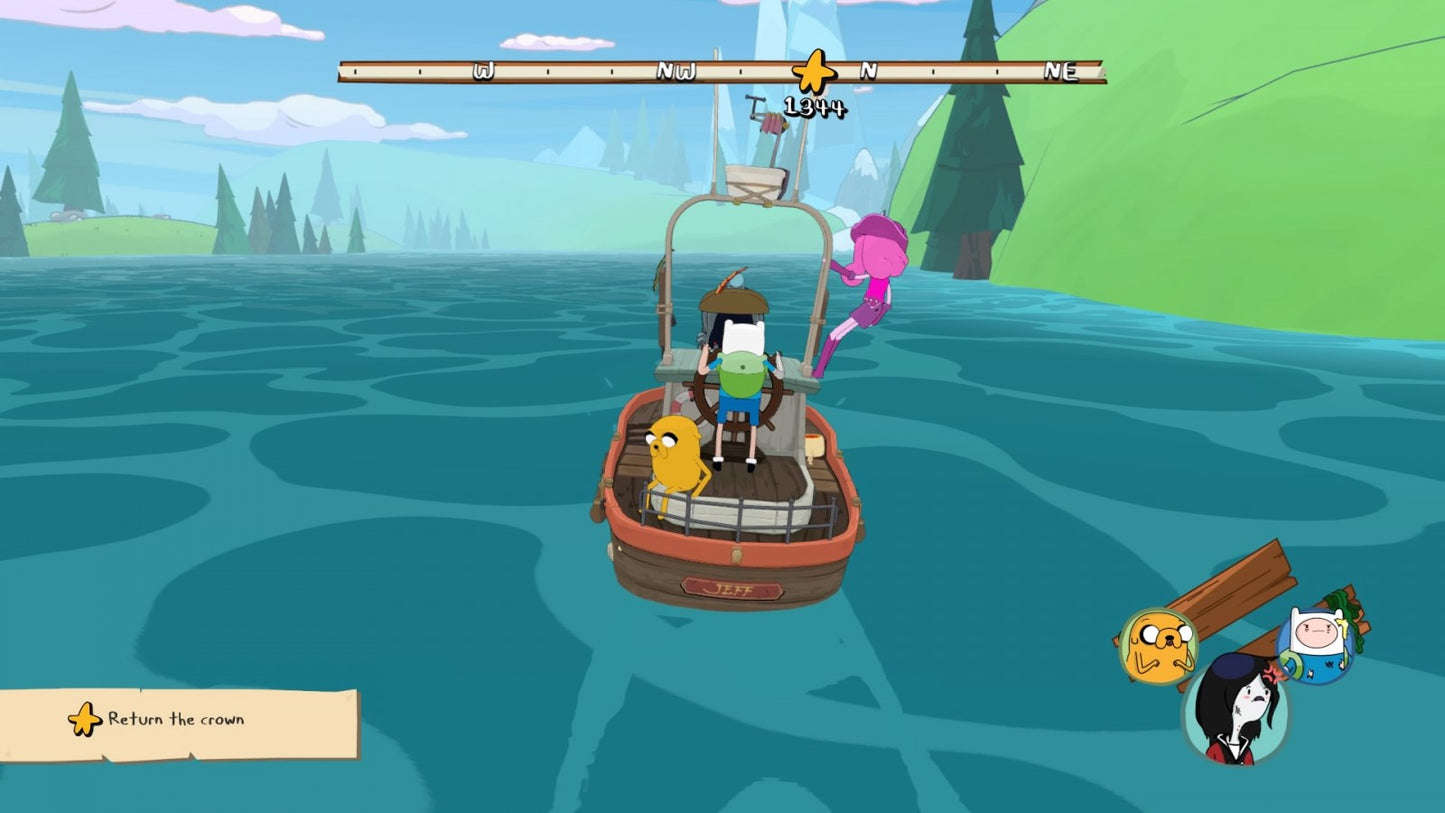Click the banana peel on Finn's portrait
The width and height of the screenshot is (1445, 813).
[x=1344, y=629]
